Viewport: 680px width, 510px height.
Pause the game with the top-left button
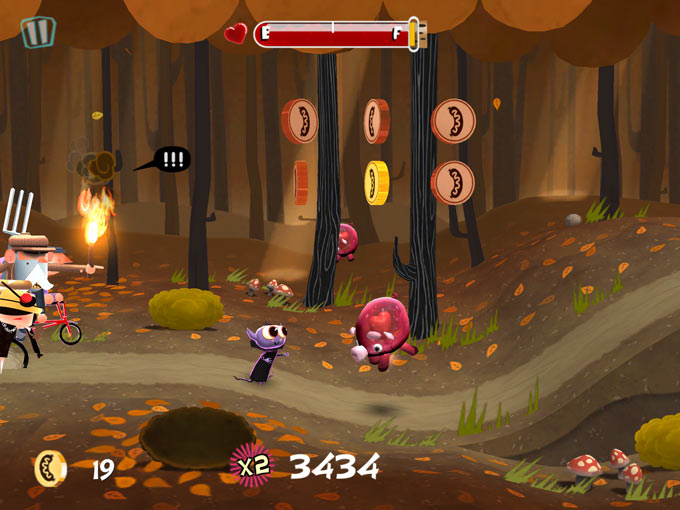38,32
